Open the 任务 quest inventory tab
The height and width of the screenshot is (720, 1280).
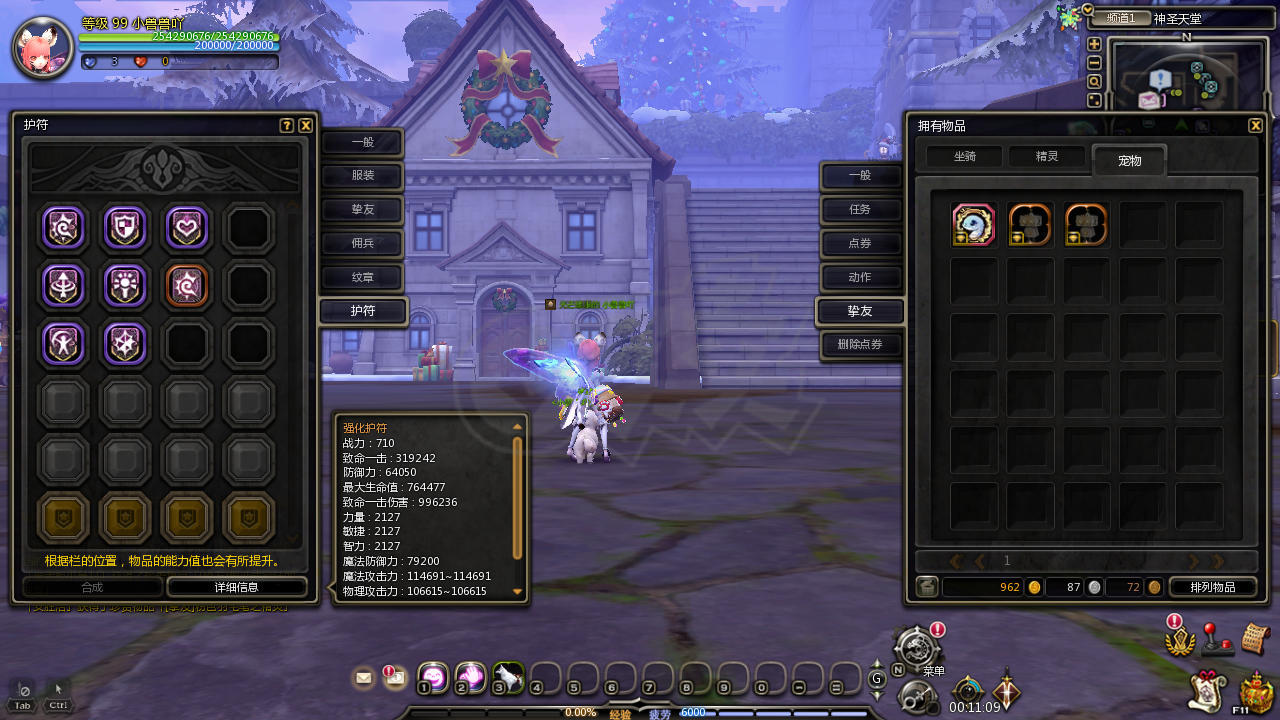click(x=860, y=210)
